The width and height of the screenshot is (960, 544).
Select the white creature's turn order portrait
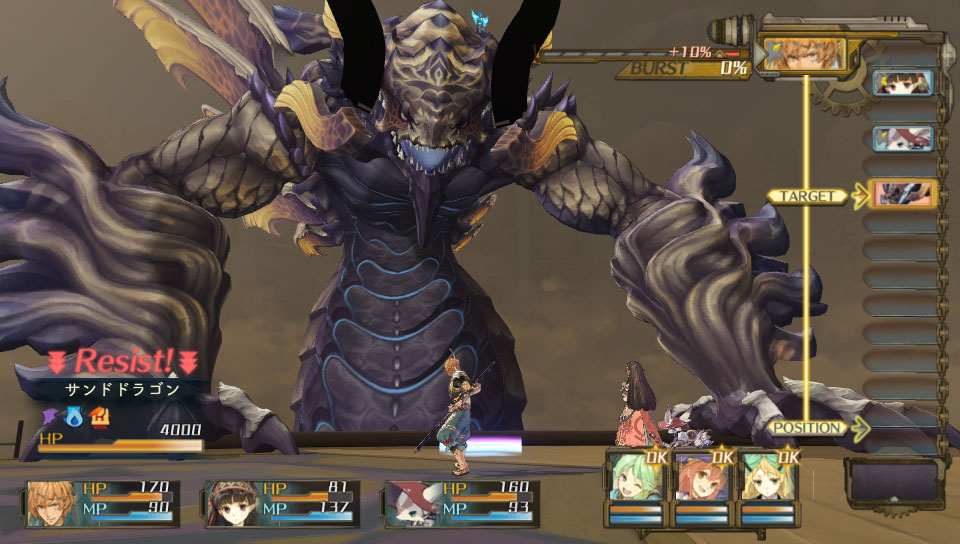pyautogui.click(x=903, y=138)
